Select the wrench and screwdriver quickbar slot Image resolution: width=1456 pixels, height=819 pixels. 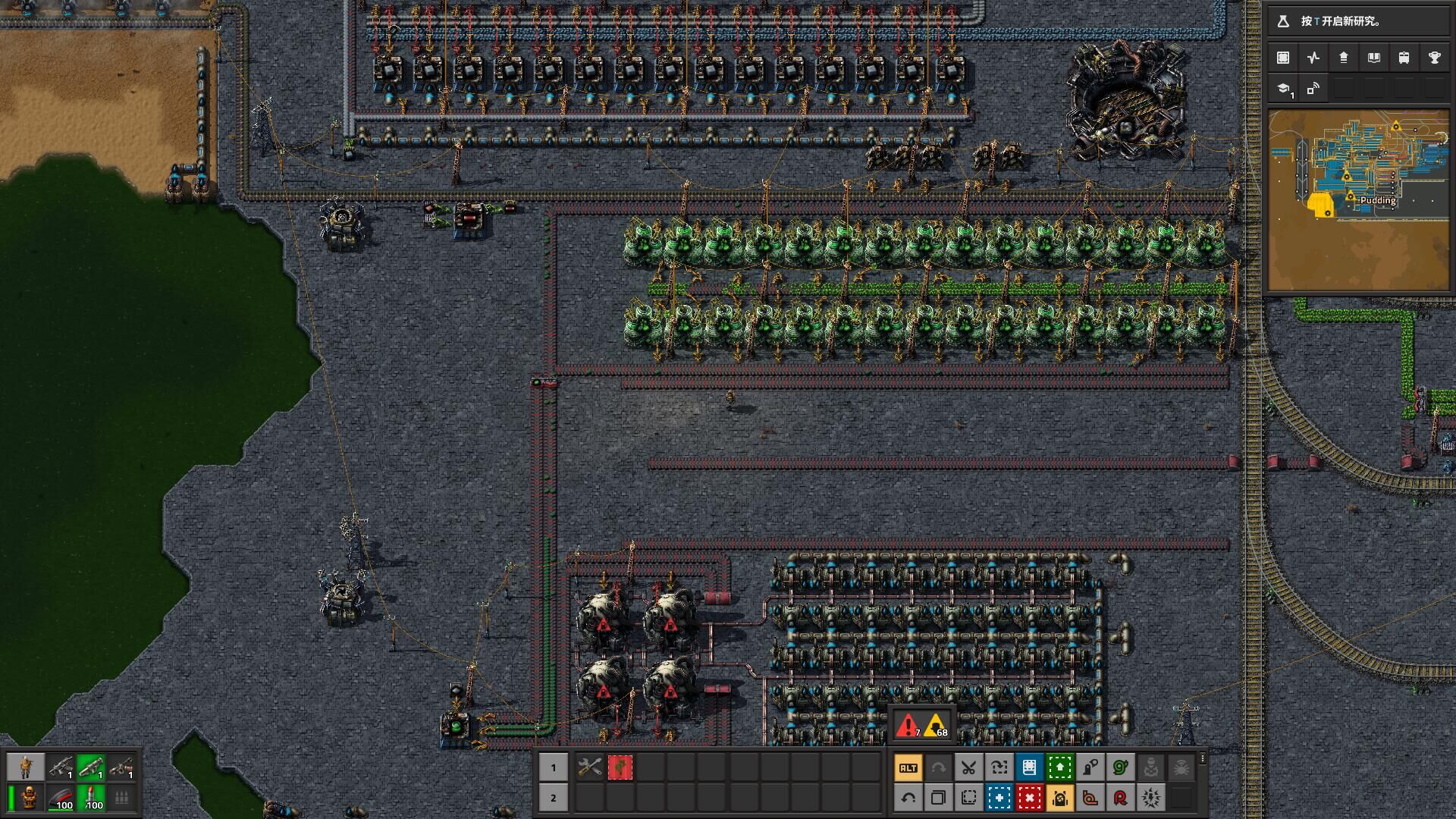tap(589, 767)
